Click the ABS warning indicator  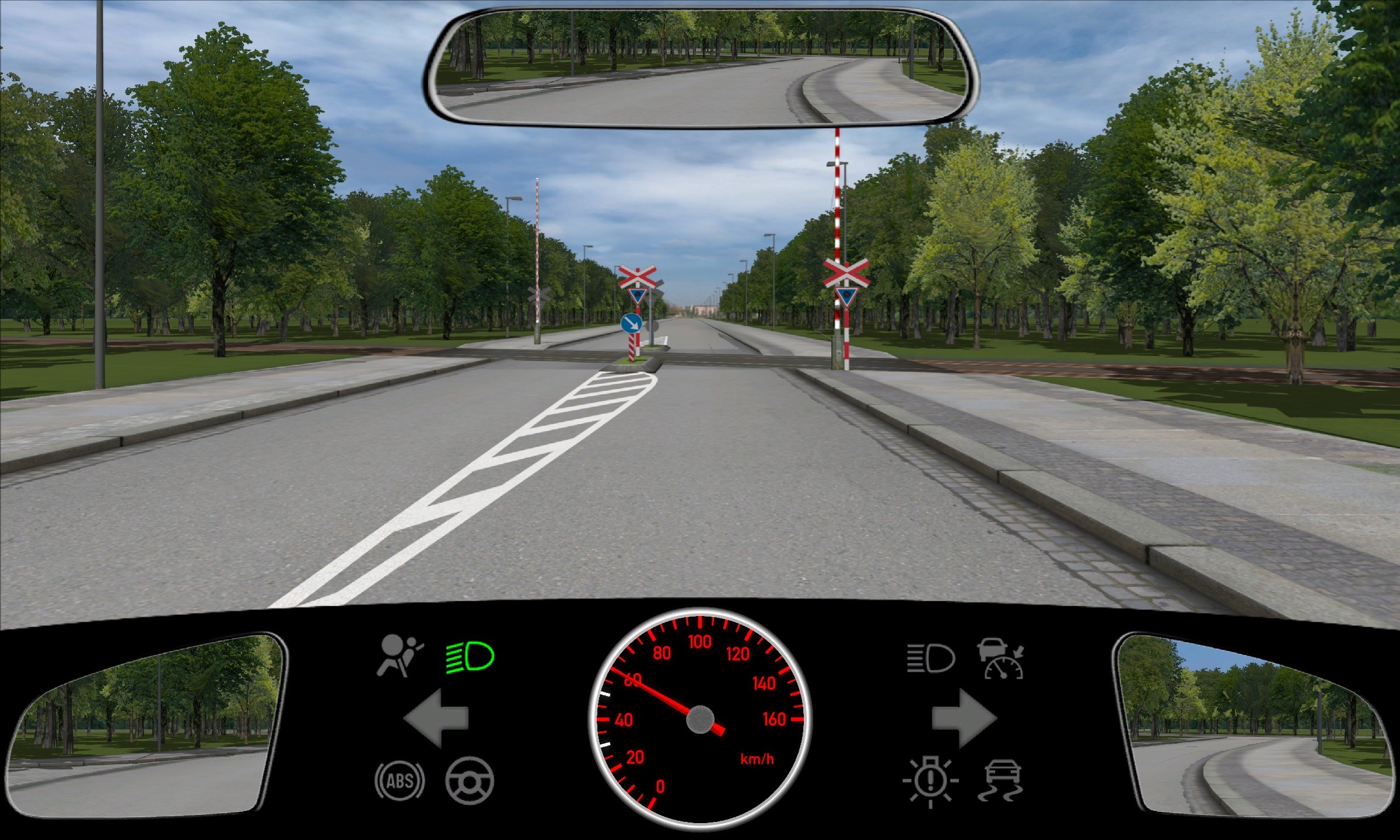(x=400, y=780)
